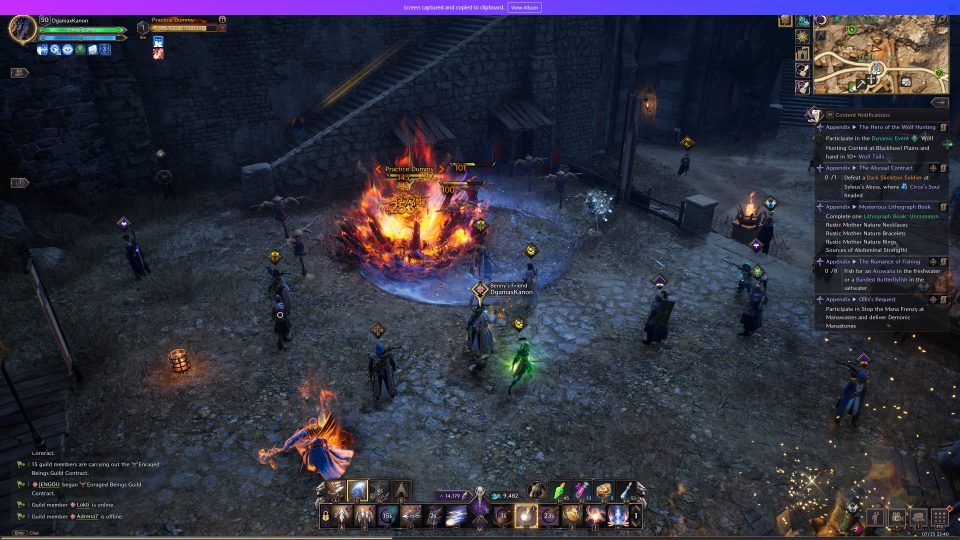The height and width of the screenshot is (540, 960).
Task: Collapse the Content Notifications panel arrow
Action: pyautogui.click(x=939, y=102)
